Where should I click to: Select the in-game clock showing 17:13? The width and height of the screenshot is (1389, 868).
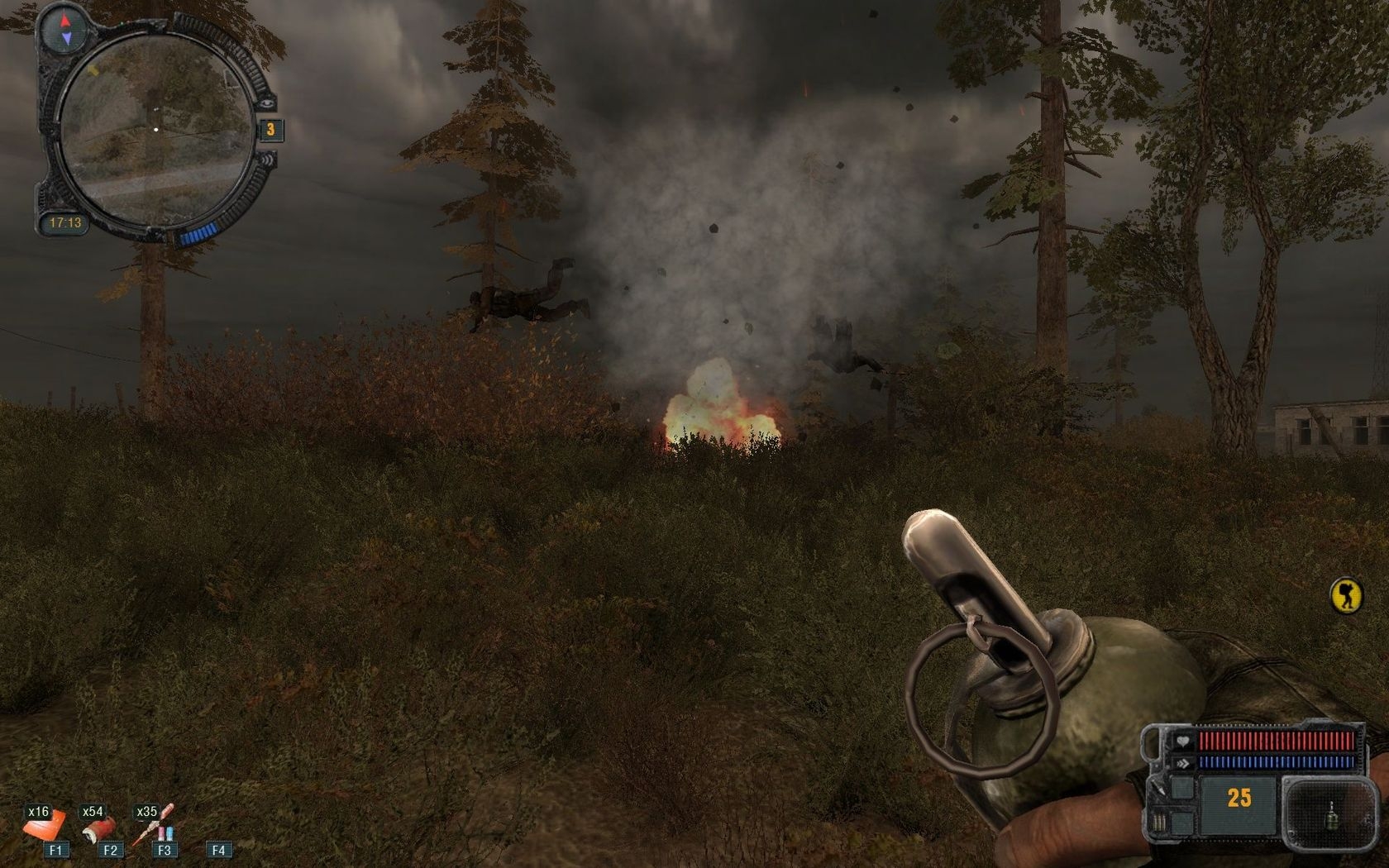(66, 221)
